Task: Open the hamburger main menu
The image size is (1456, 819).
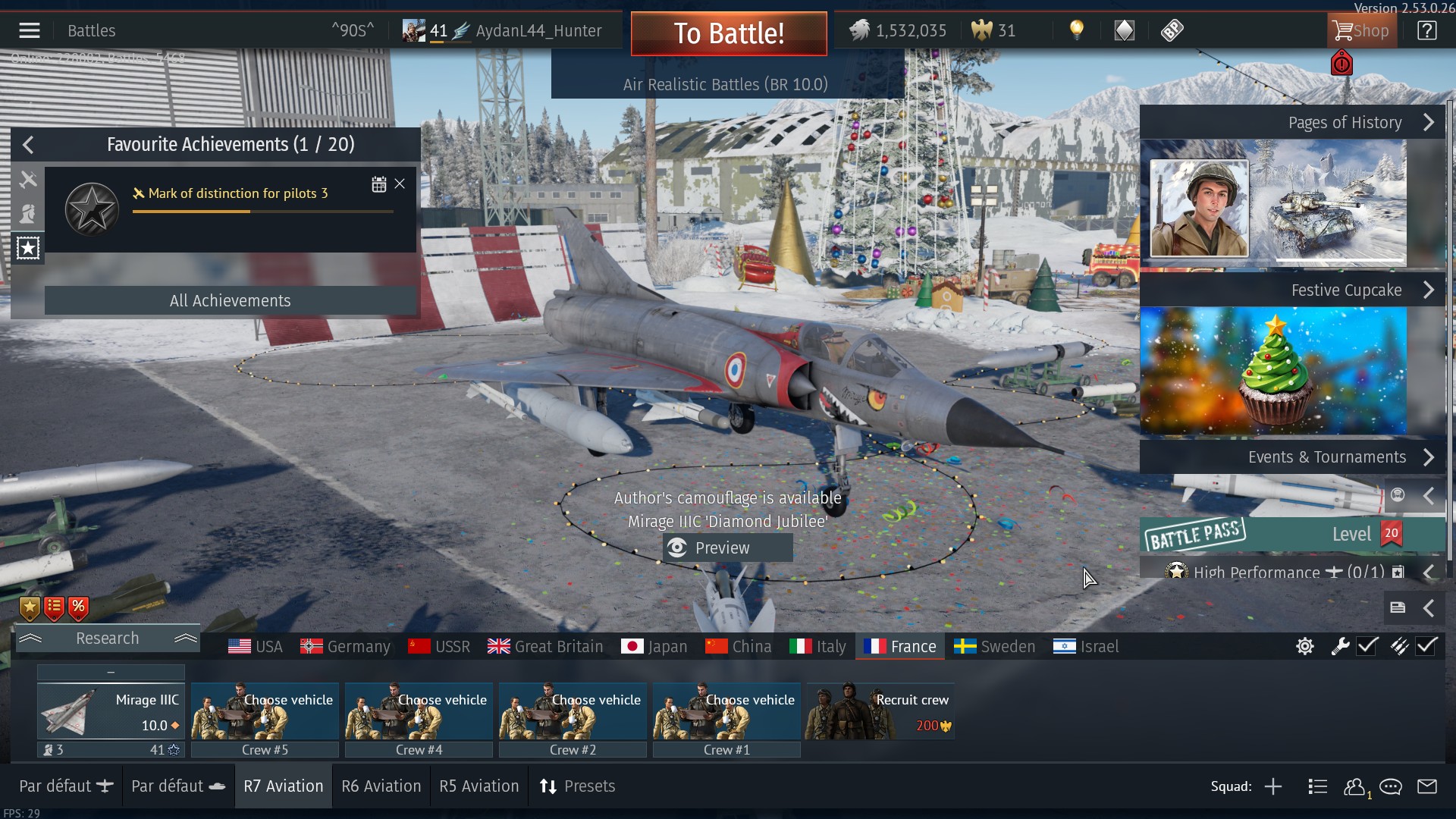Action: [x=30, y=30]
